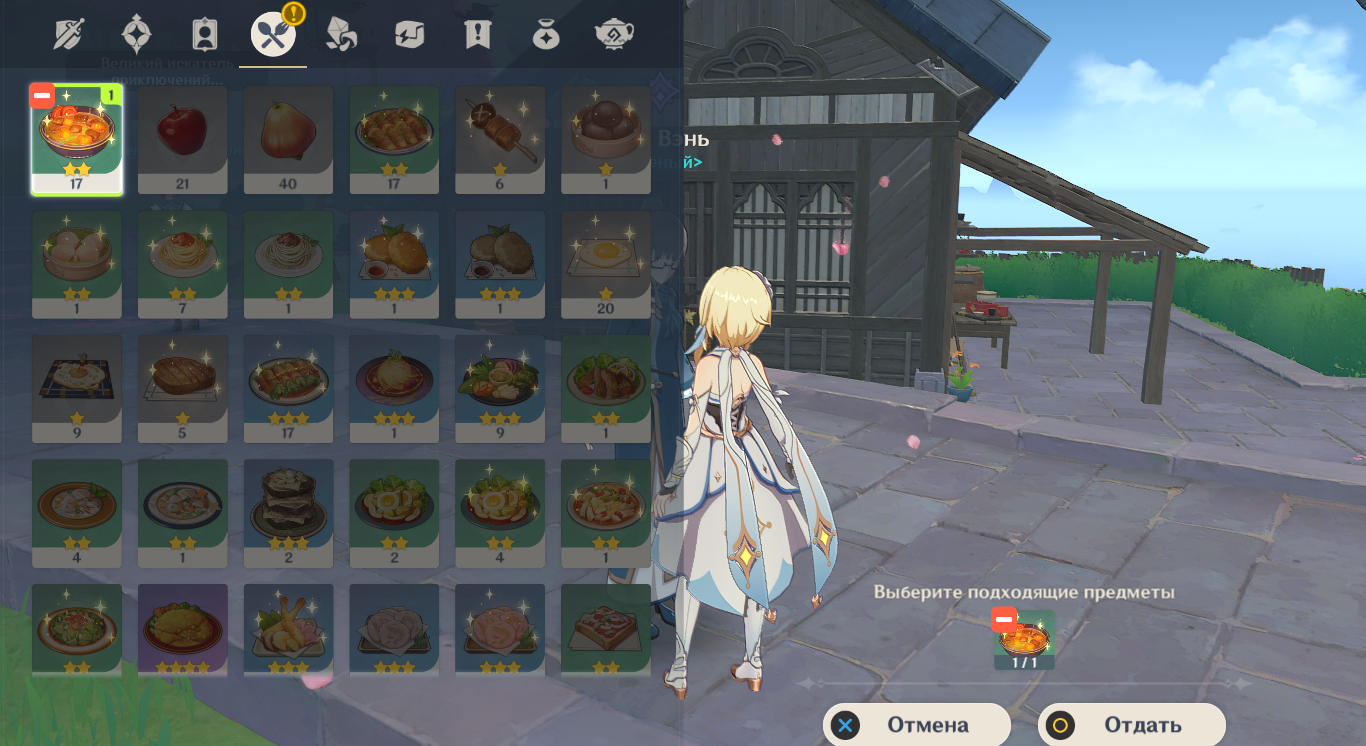The height and width of the screenshot is (746, 1366).
Task: Click the chosen soup item above Отдать
Action: point(1025,640)
